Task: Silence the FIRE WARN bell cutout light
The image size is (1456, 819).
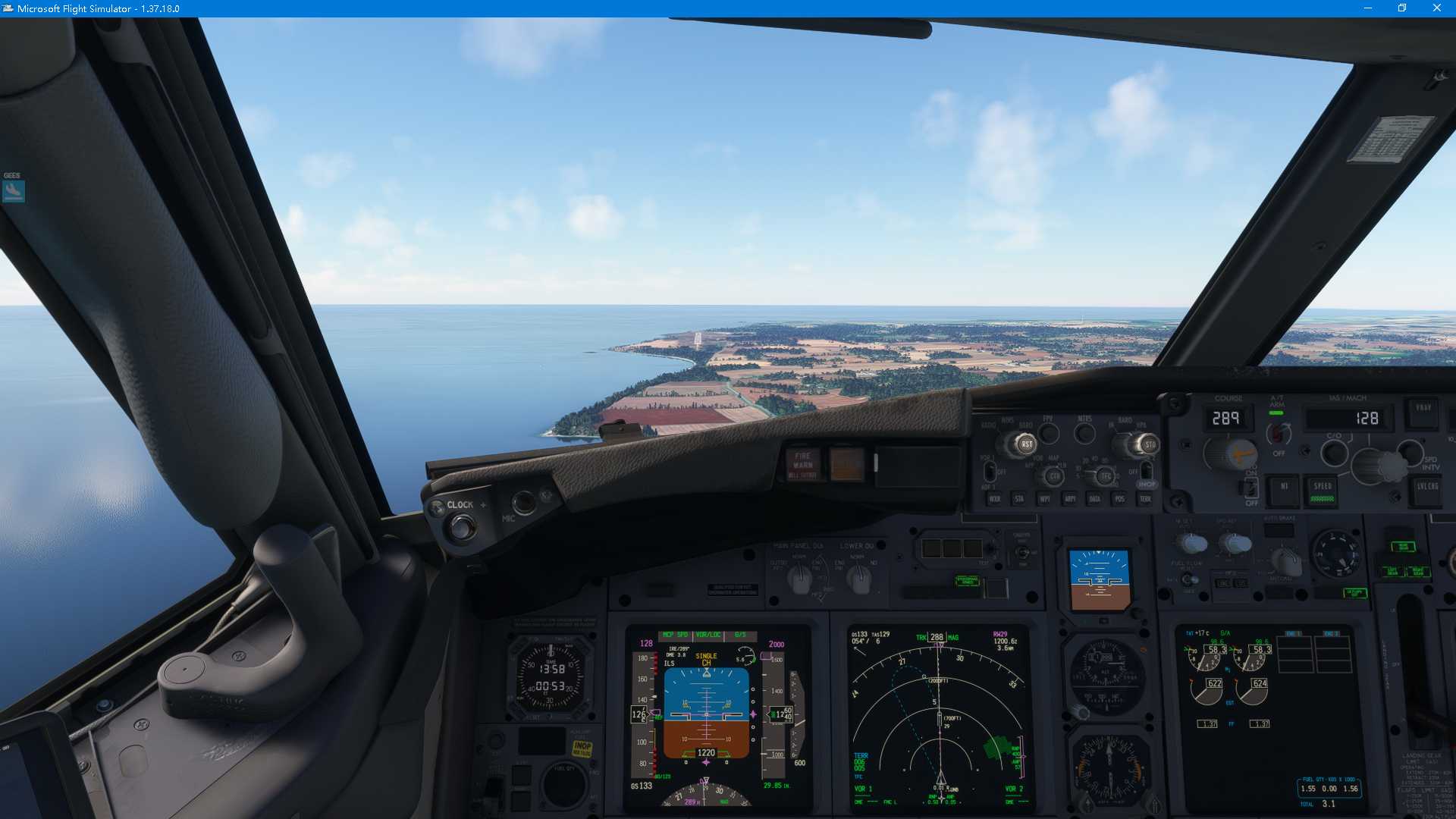Action: (x=802, y=464)
